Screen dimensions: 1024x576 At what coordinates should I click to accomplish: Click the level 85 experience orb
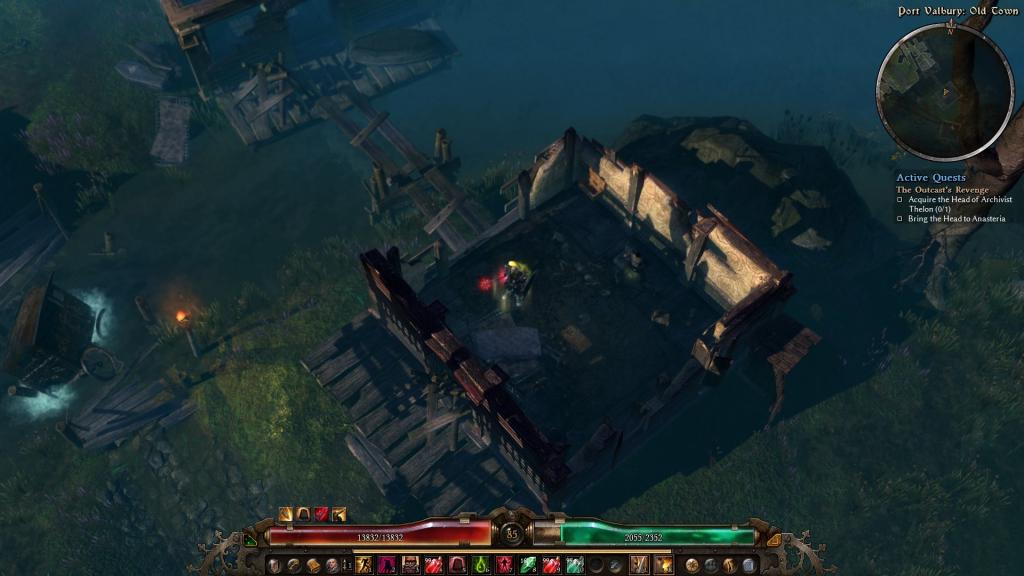click(512, 534)
